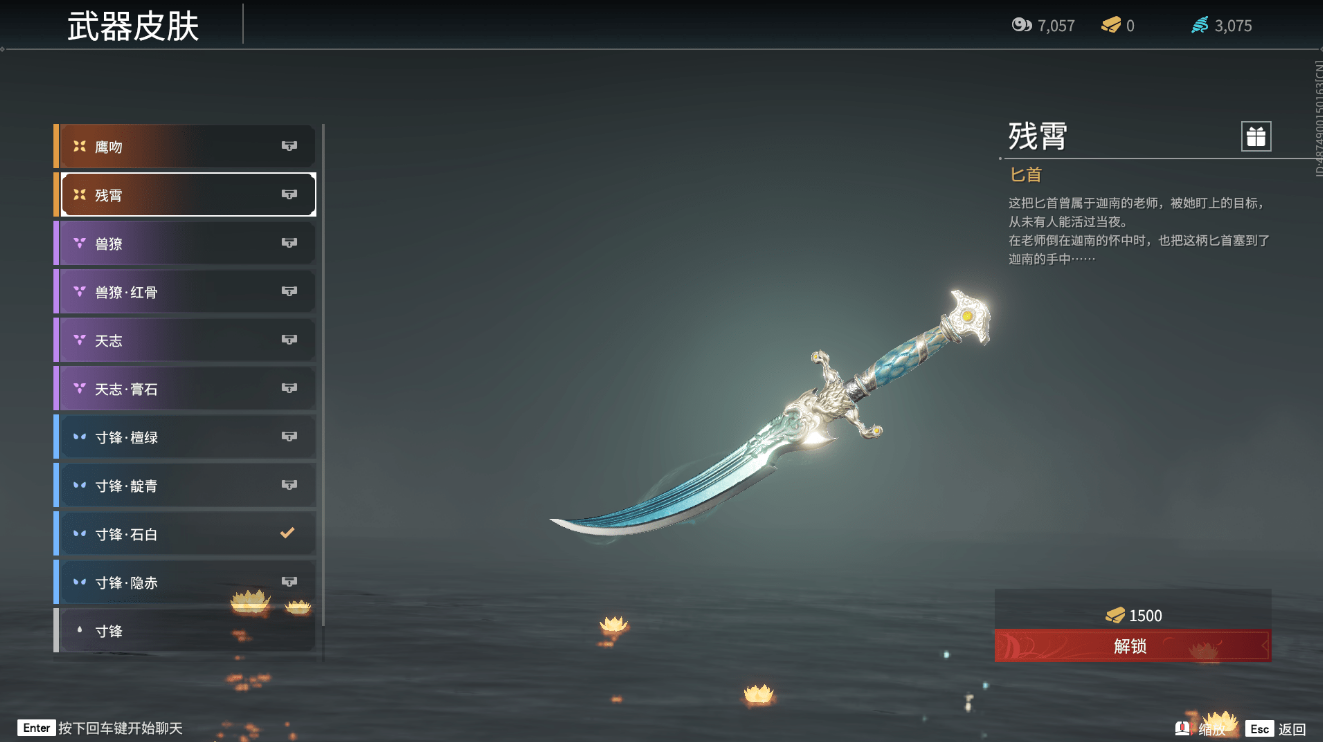Open the gift icon beside 残霄 title
This screenshot has height=742, width=1323.
[x=1255, y=136]
